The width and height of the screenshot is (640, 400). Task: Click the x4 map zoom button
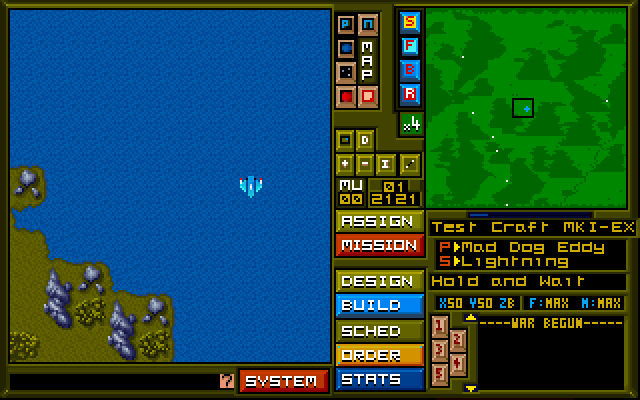[410, 124]
